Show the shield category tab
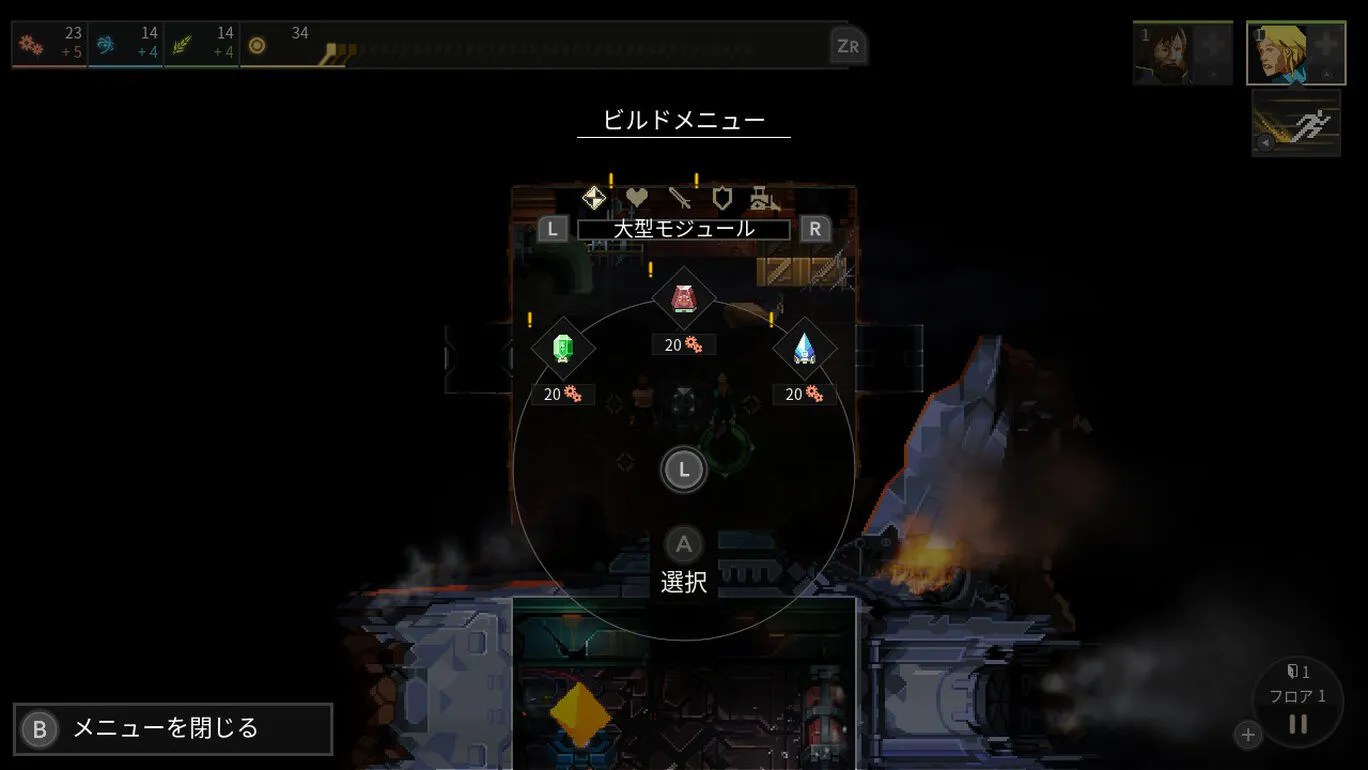The width and height of the screenshot is (1368, 770). (x=722, y=198)
